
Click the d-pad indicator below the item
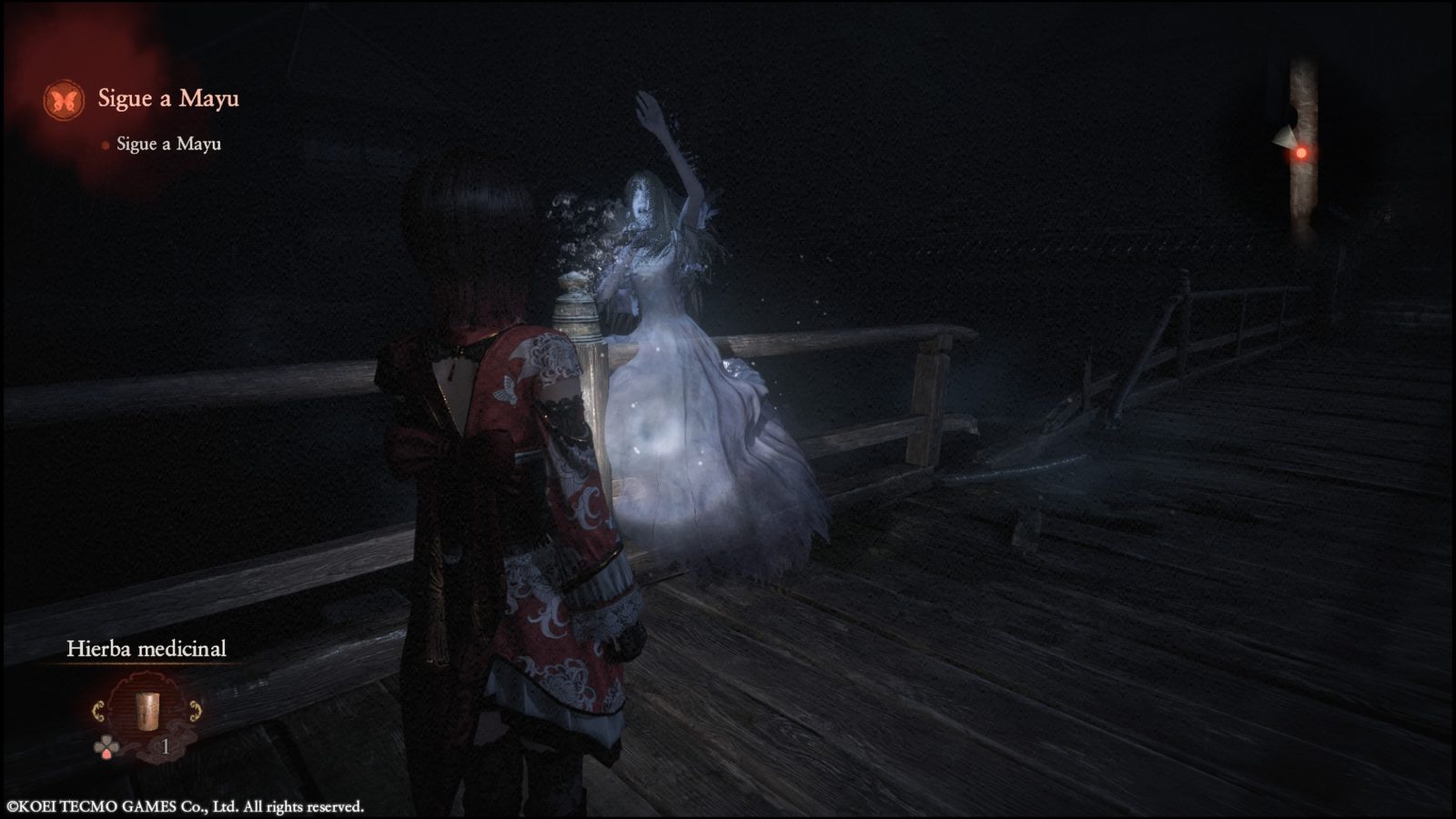(106, 746)
